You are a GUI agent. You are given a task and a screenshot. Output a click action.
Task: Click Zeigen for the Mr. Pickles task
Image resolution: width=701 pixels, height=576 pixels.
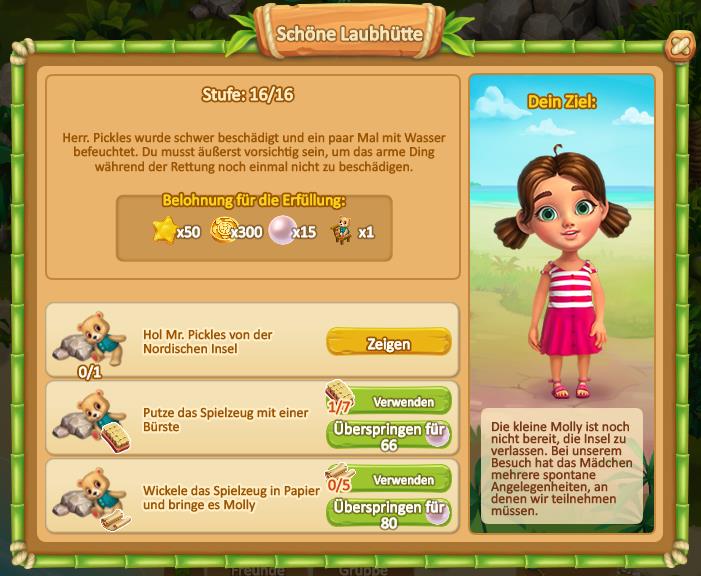pyautogui.click(x=388, y=343)
